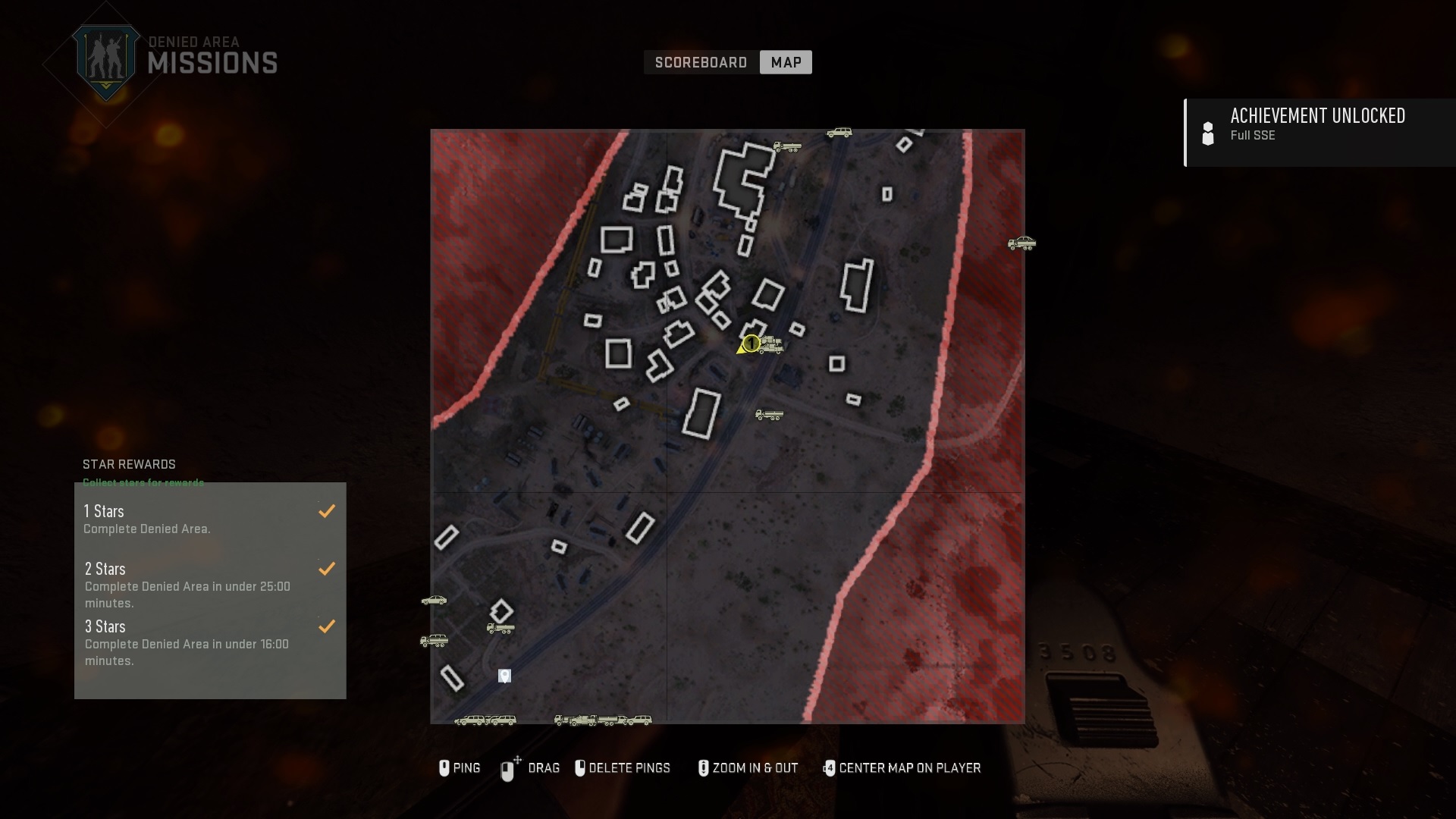This screenshot has width=1456, height=819.
Task: Click the Ping mouse-button icon
Action: pyautogui.click(x=444, y=768)
